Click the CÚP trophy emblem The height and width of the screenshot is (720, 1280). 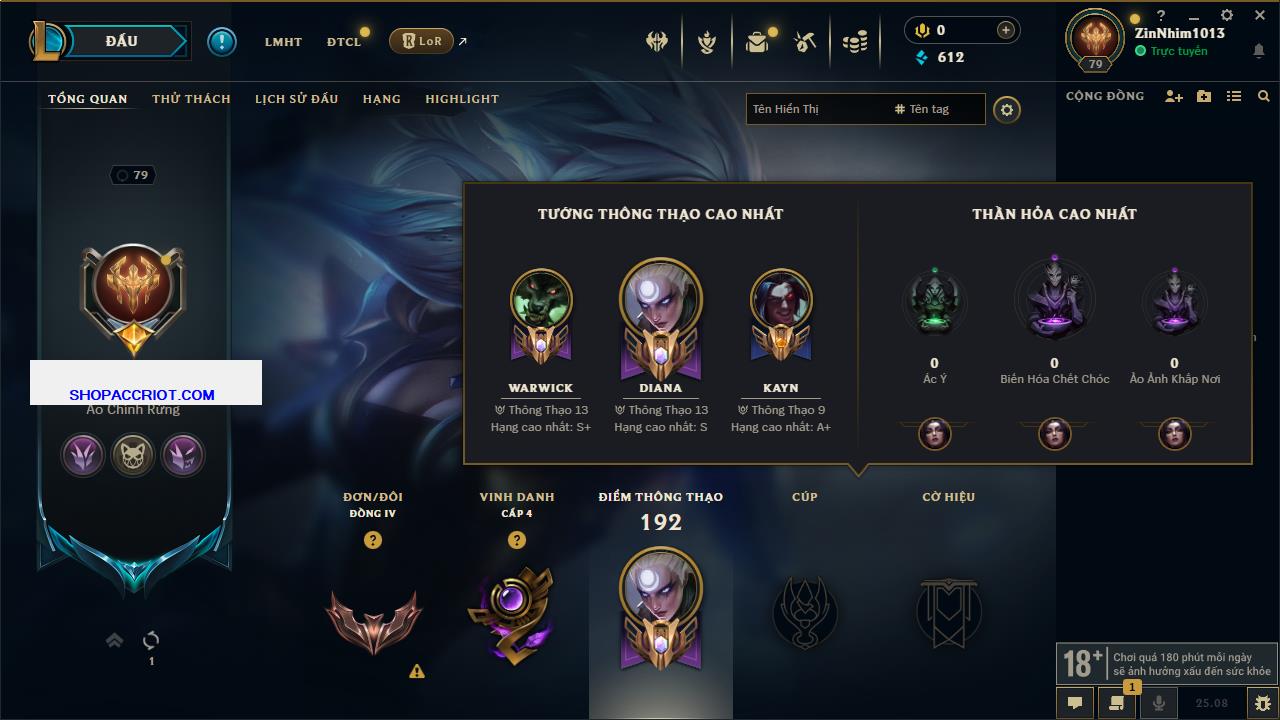805,611
